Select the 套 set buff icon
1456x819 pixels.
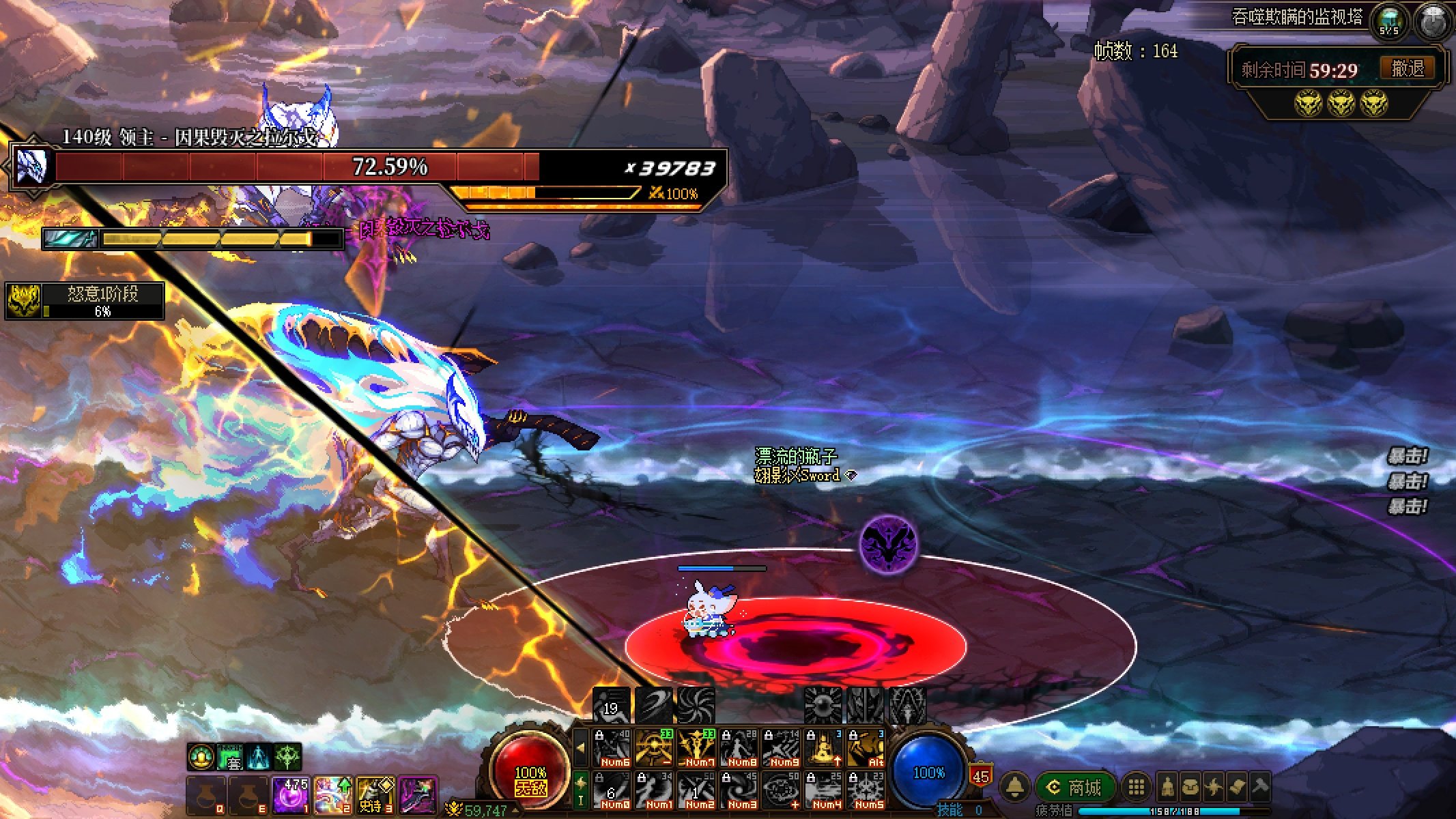(x=231, y=758)
